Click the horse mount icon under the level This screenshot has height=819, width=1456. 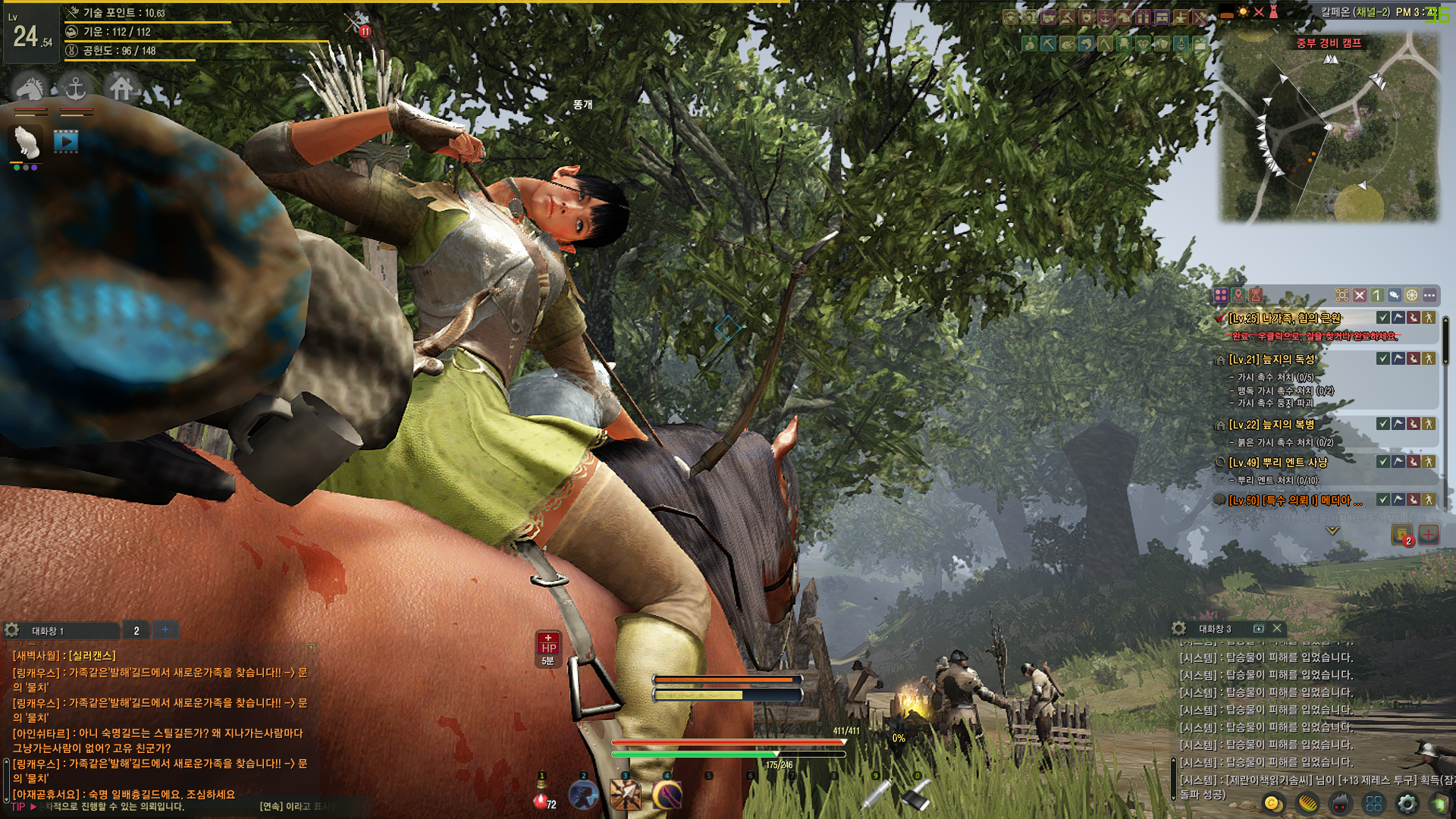coord(30,89)
